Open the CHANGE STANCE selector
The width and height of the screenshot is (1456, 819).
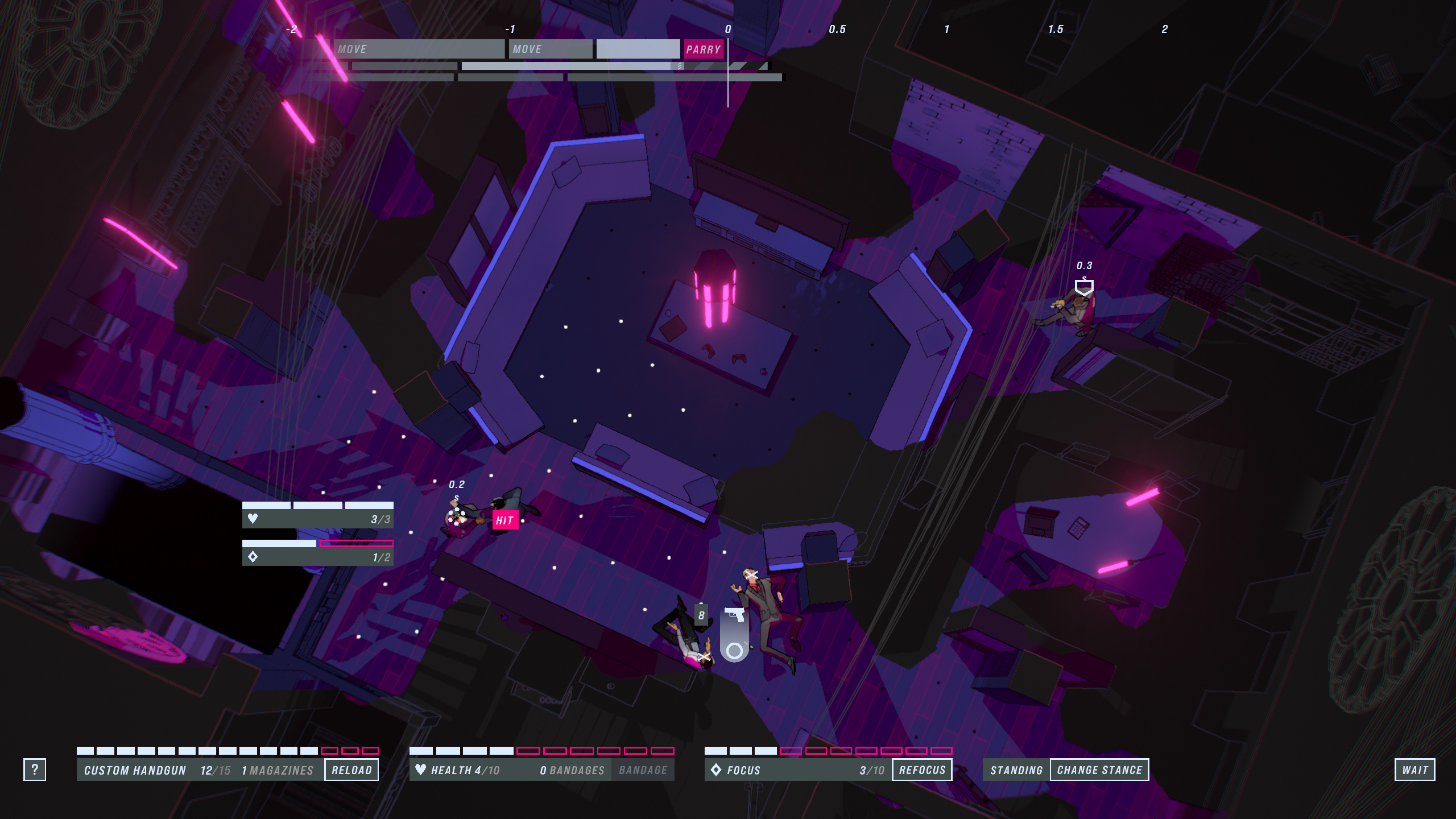click(1099, 770)
